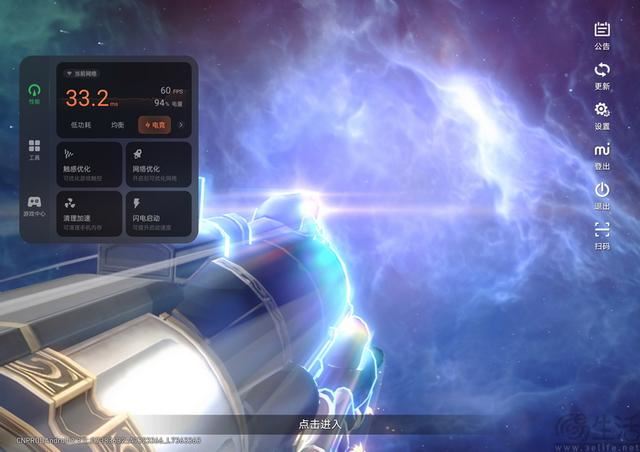Image resolution: width=640 pixels, height=452 pixels.
Task: Open the 公告 announcements
Action: point(602,34)
